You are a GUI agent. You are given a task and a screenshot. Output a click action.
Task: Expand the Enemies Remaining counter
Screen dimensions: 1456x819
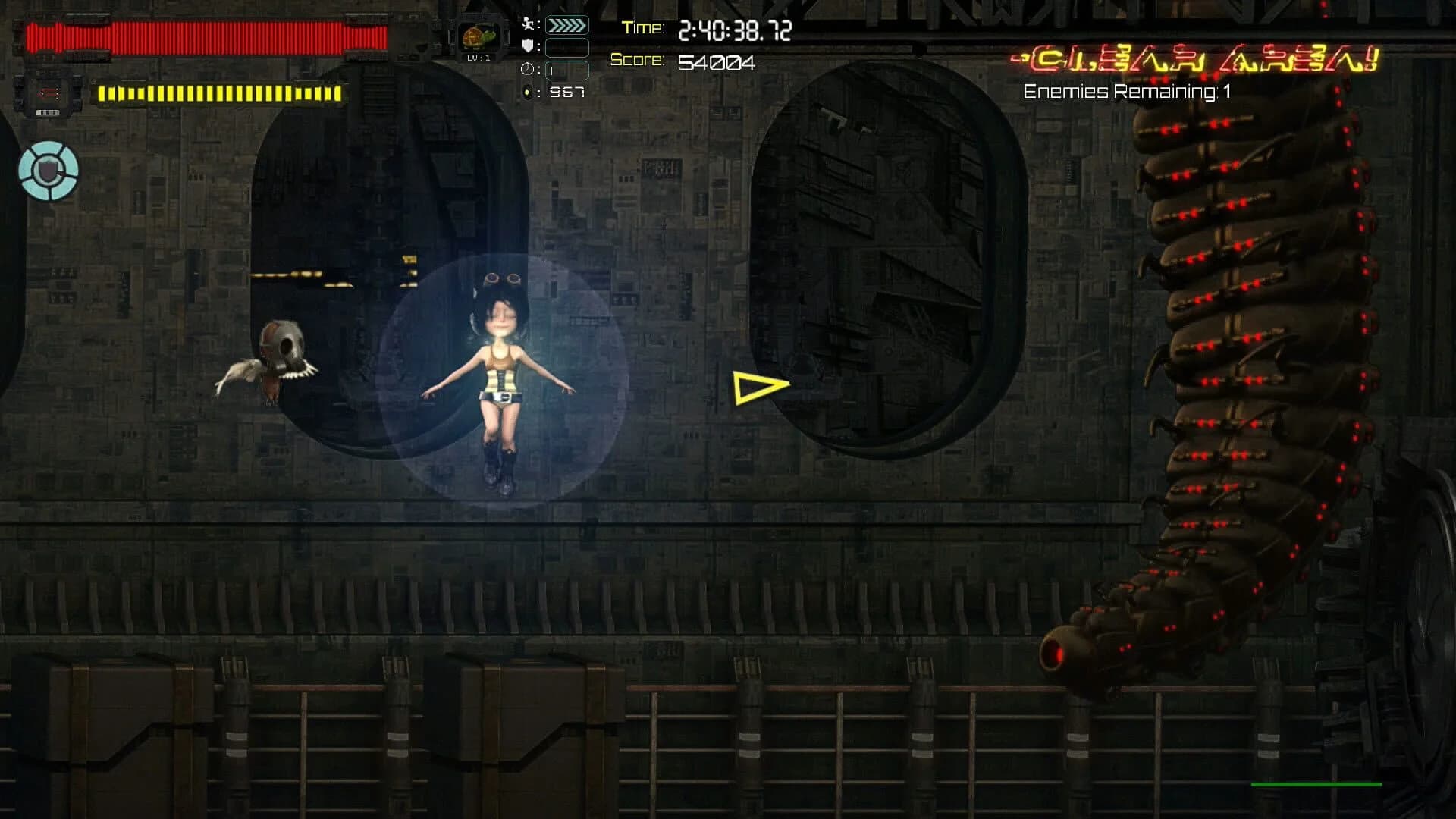[x=1127, y=92]
